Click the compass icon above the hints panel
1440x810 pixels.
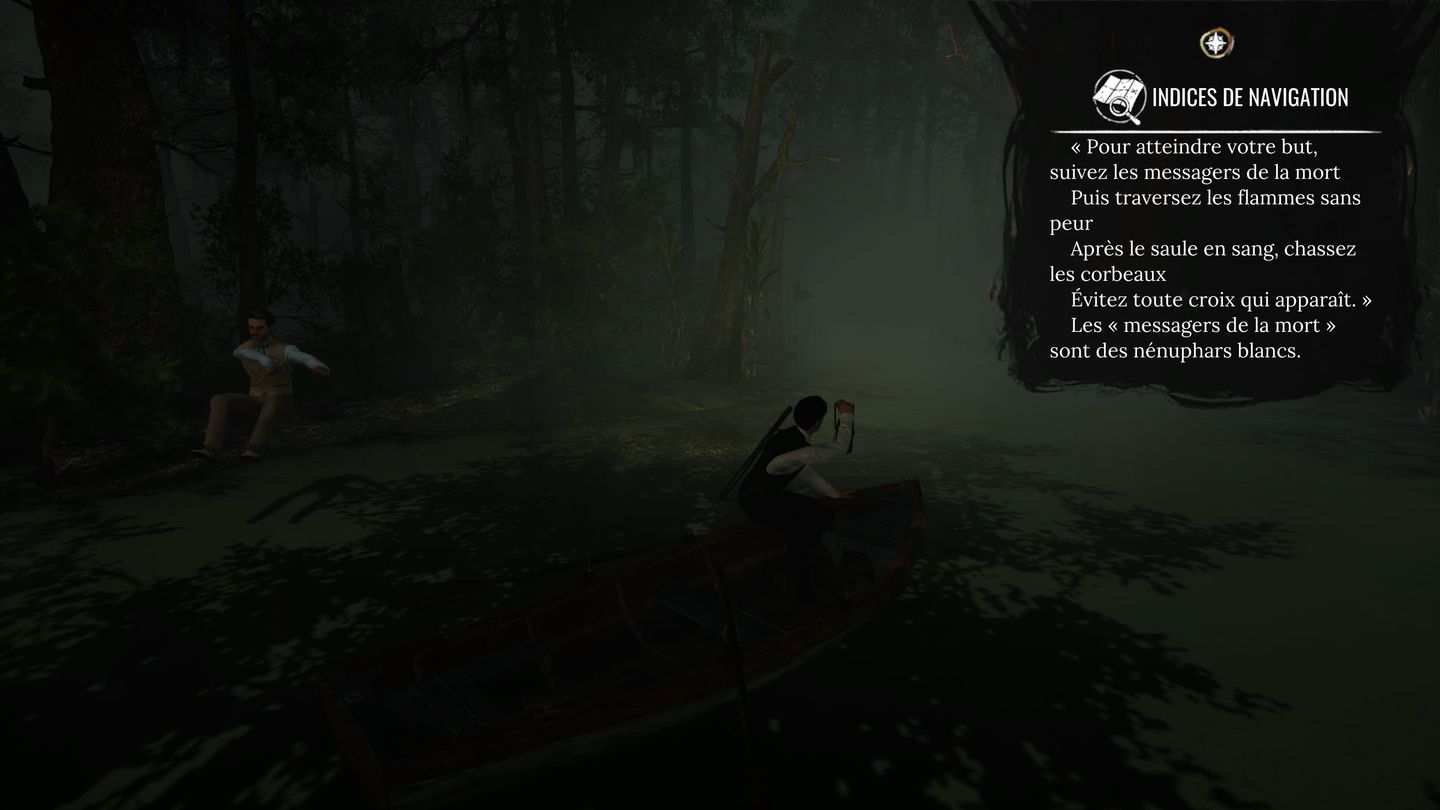[1216, 43]
